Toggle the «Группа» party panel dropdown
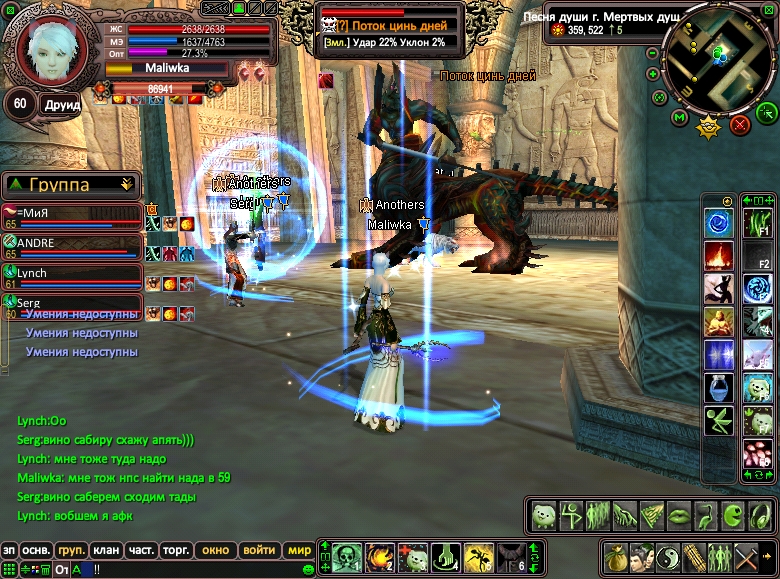780x579 pixels. pos(126,184)
